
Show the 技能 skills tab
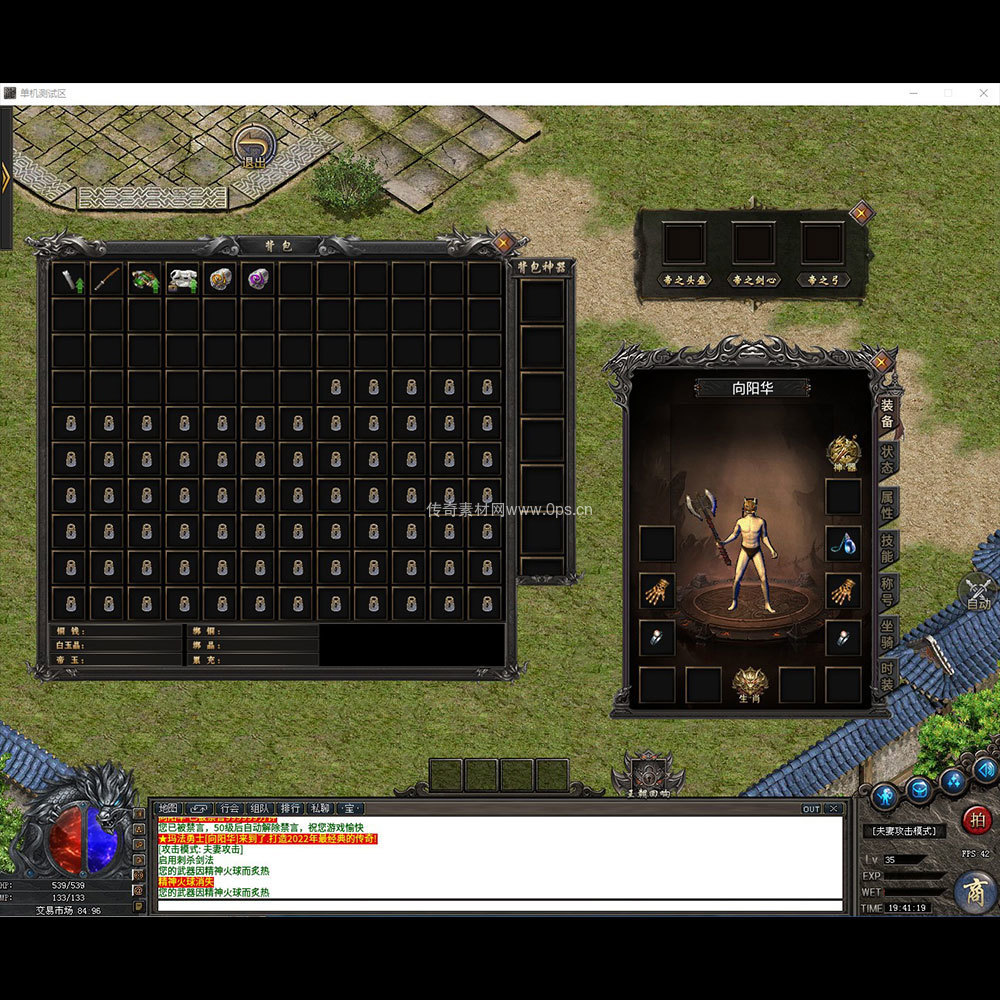tap(887, 547)
